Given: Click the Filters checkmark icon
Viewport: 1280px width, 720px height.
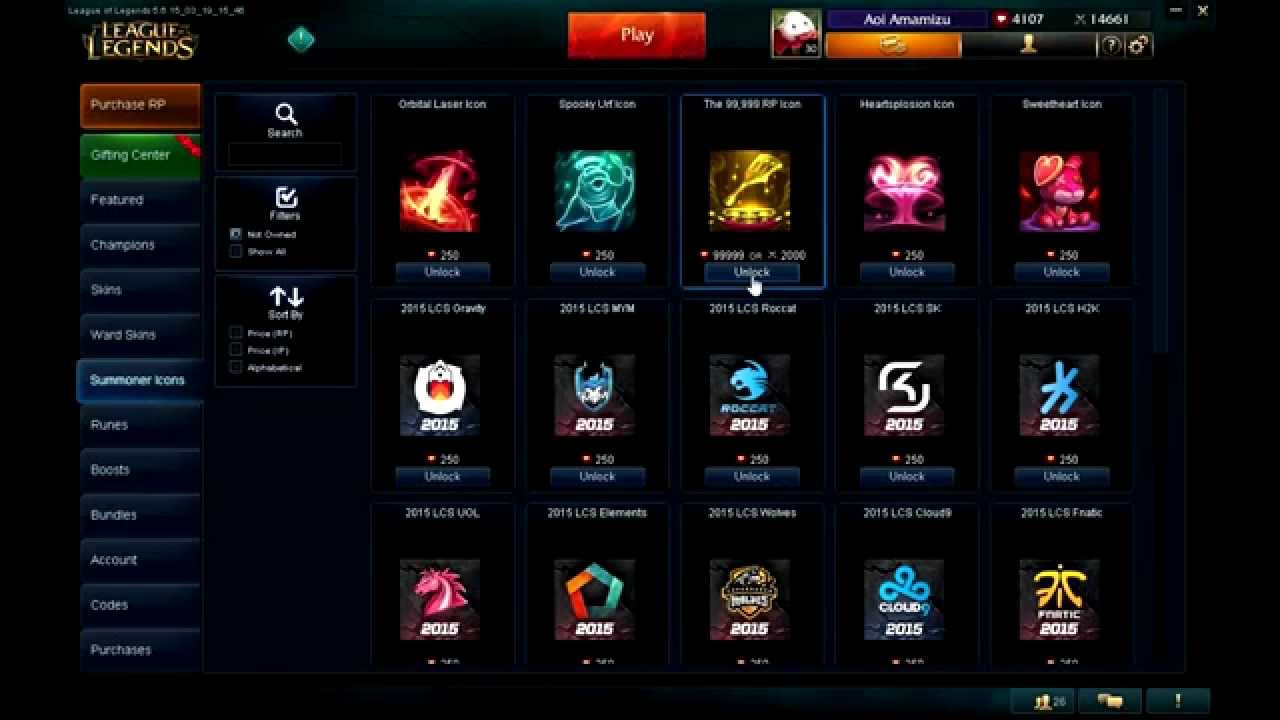Looking at the screenshot, I should pos(285,198).
